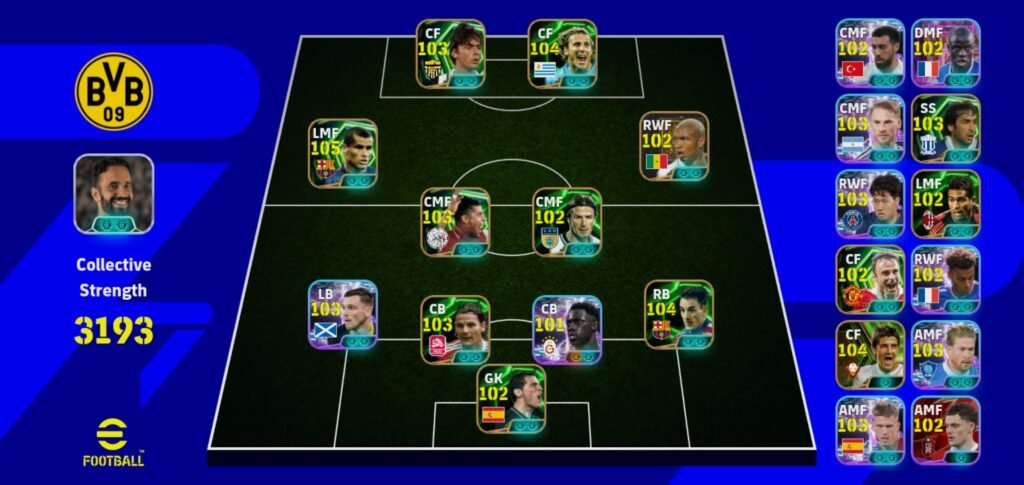Select the substitute RWF with France flag
Image resolution: width=1024 pixels, height=485 pixels.
(945, 280)
